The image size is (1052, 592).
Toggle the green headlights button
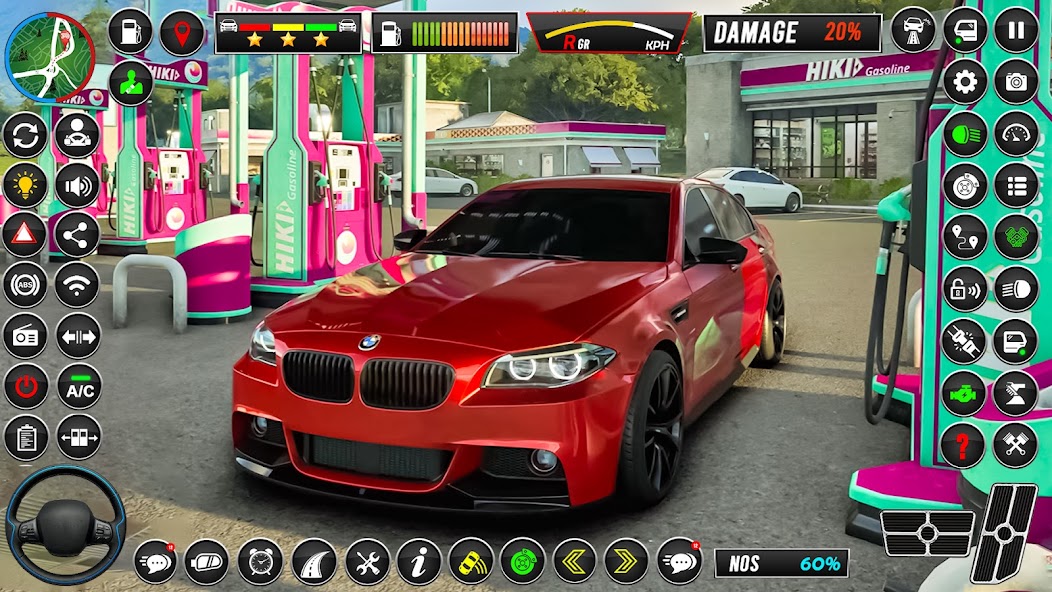(965, 134)
